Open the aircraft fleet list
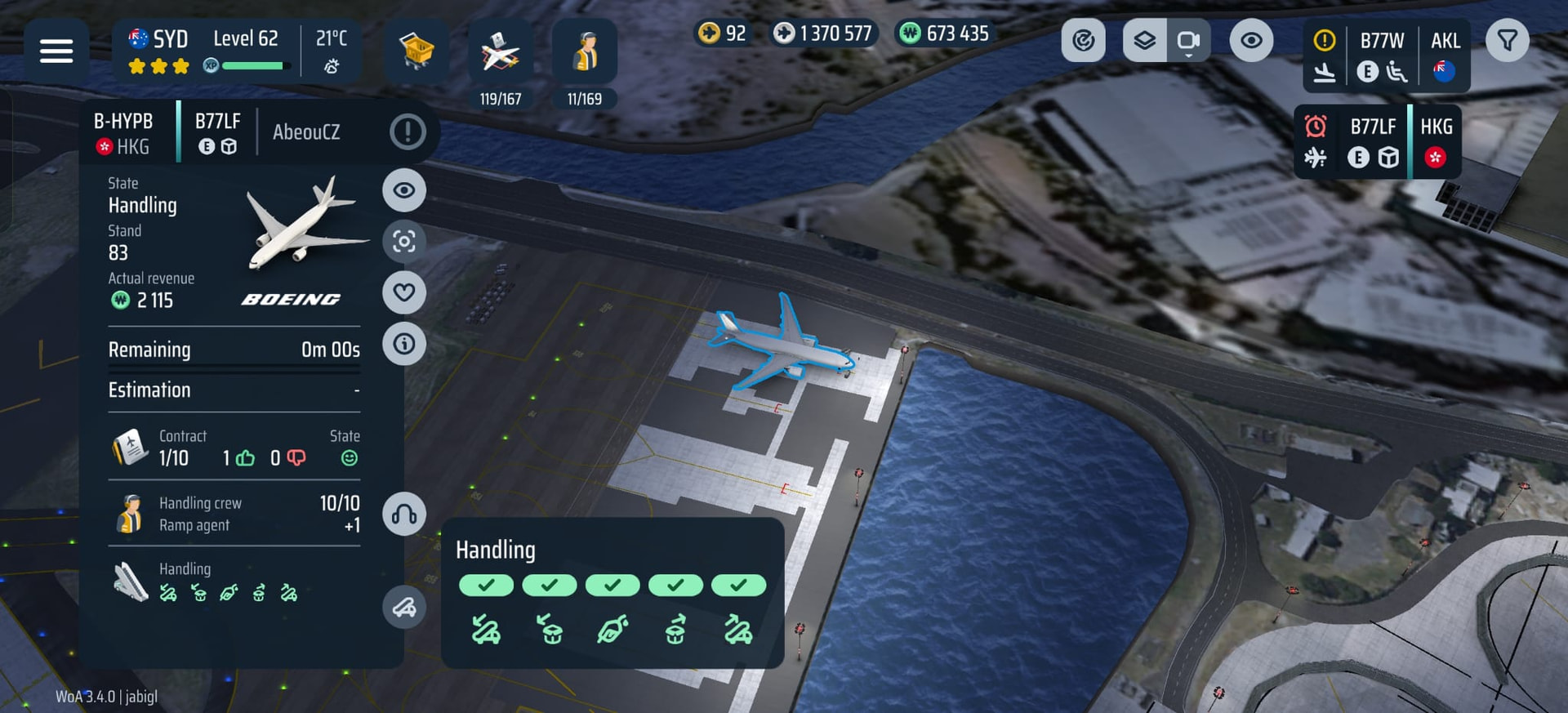Screen dimensions: 1568x713 pyautogui.click(x=500, y=52)
